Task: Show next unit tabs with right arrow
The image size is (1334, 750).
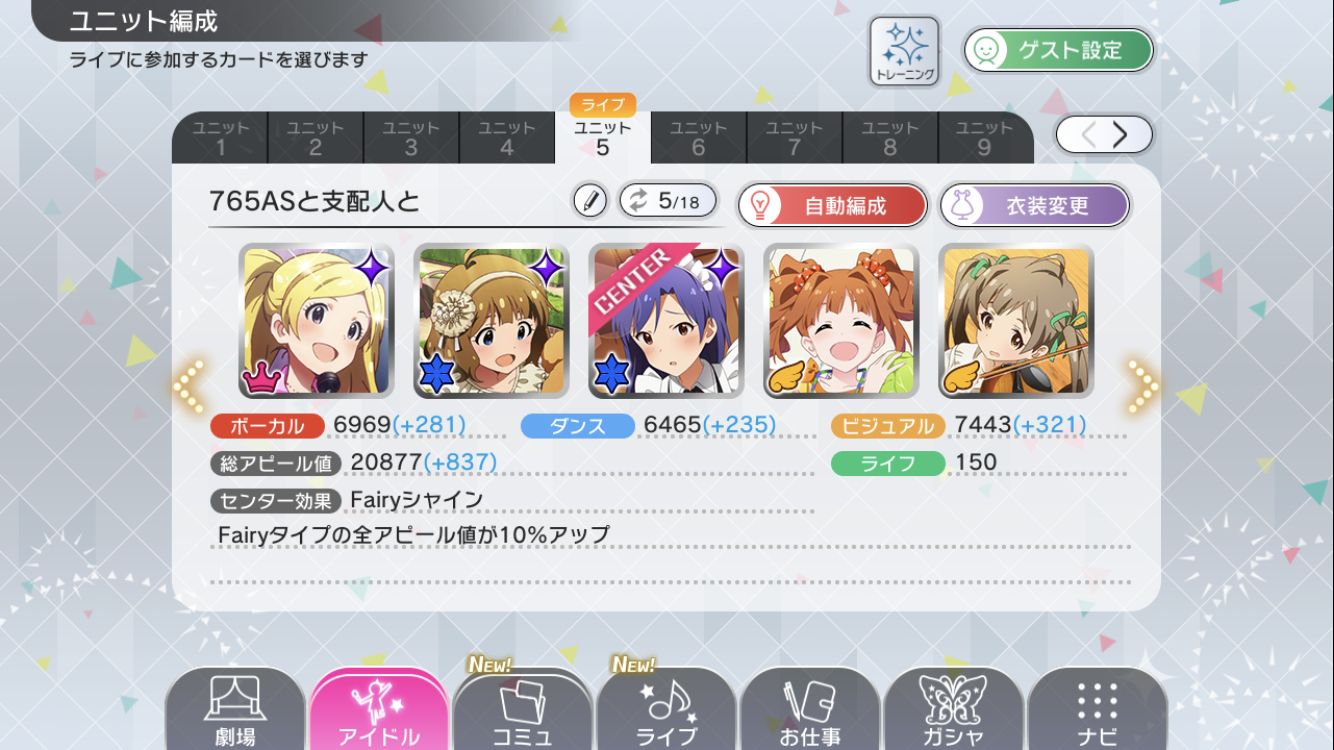Action: pyautogui.click(x=1120, y=135)
